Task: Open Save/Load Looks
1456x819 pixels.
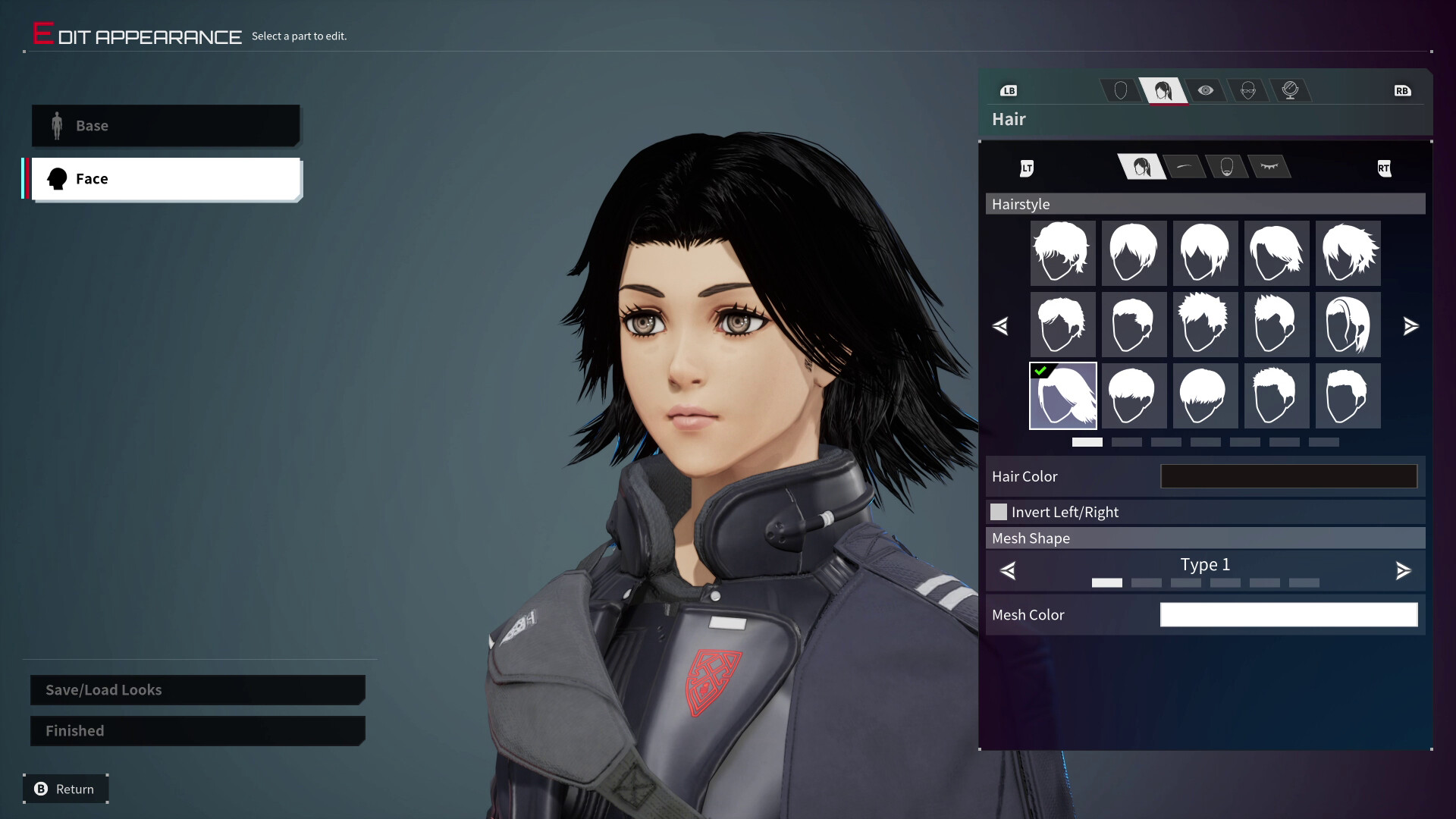Action: tap(197, 690)
